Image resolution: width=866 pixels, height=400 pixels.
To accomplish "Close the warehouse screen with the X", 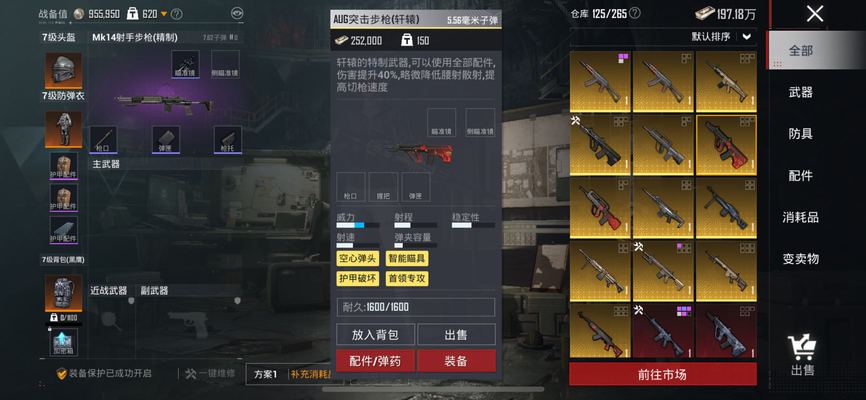I will (x=815, y=14).
